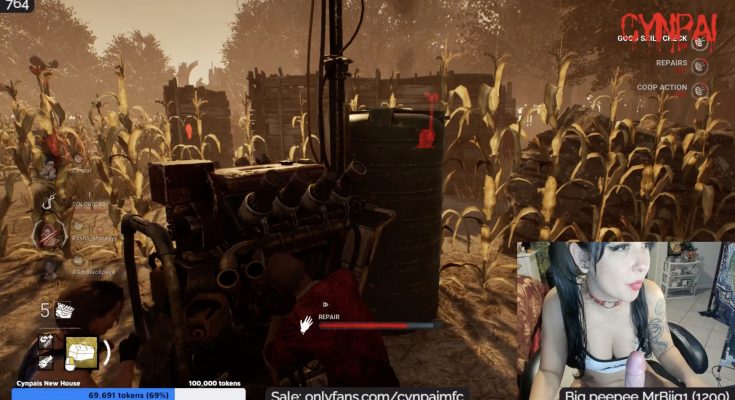735x400 pixels.
Task: Select the hooked survivor status icon
Action: pos(48,204)
